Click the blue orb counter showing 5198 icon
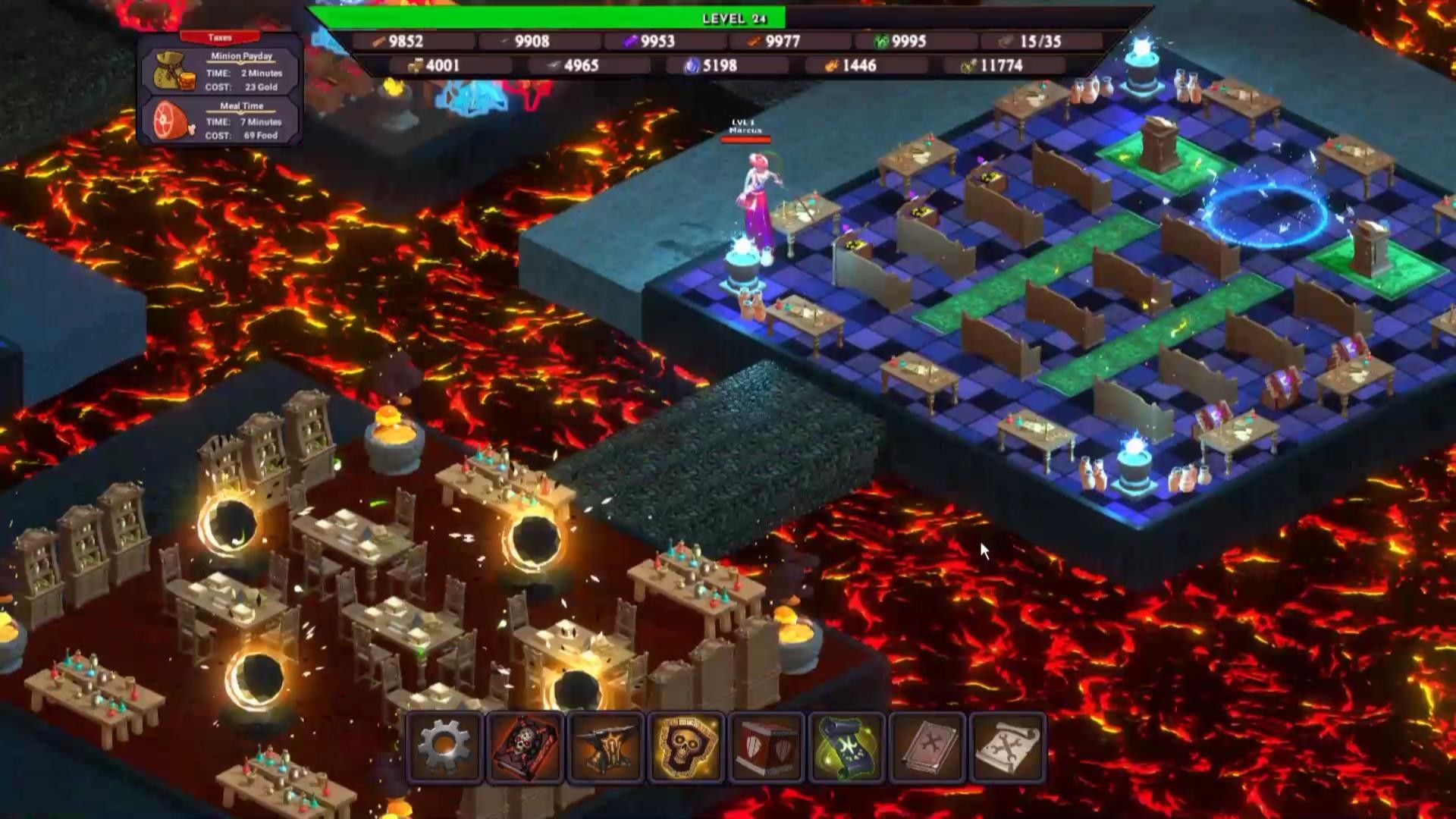Image resolution: width=1456 pixels, height=819 pixels. [691, 66]
